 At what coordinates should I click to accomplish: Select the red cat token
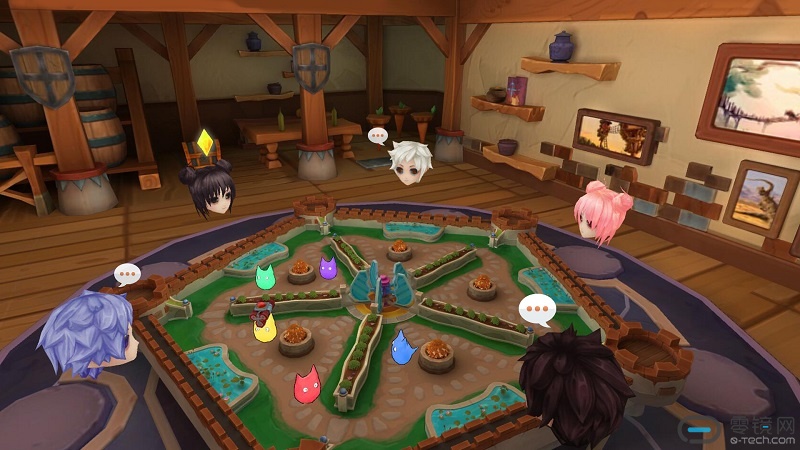pos(306,386)
